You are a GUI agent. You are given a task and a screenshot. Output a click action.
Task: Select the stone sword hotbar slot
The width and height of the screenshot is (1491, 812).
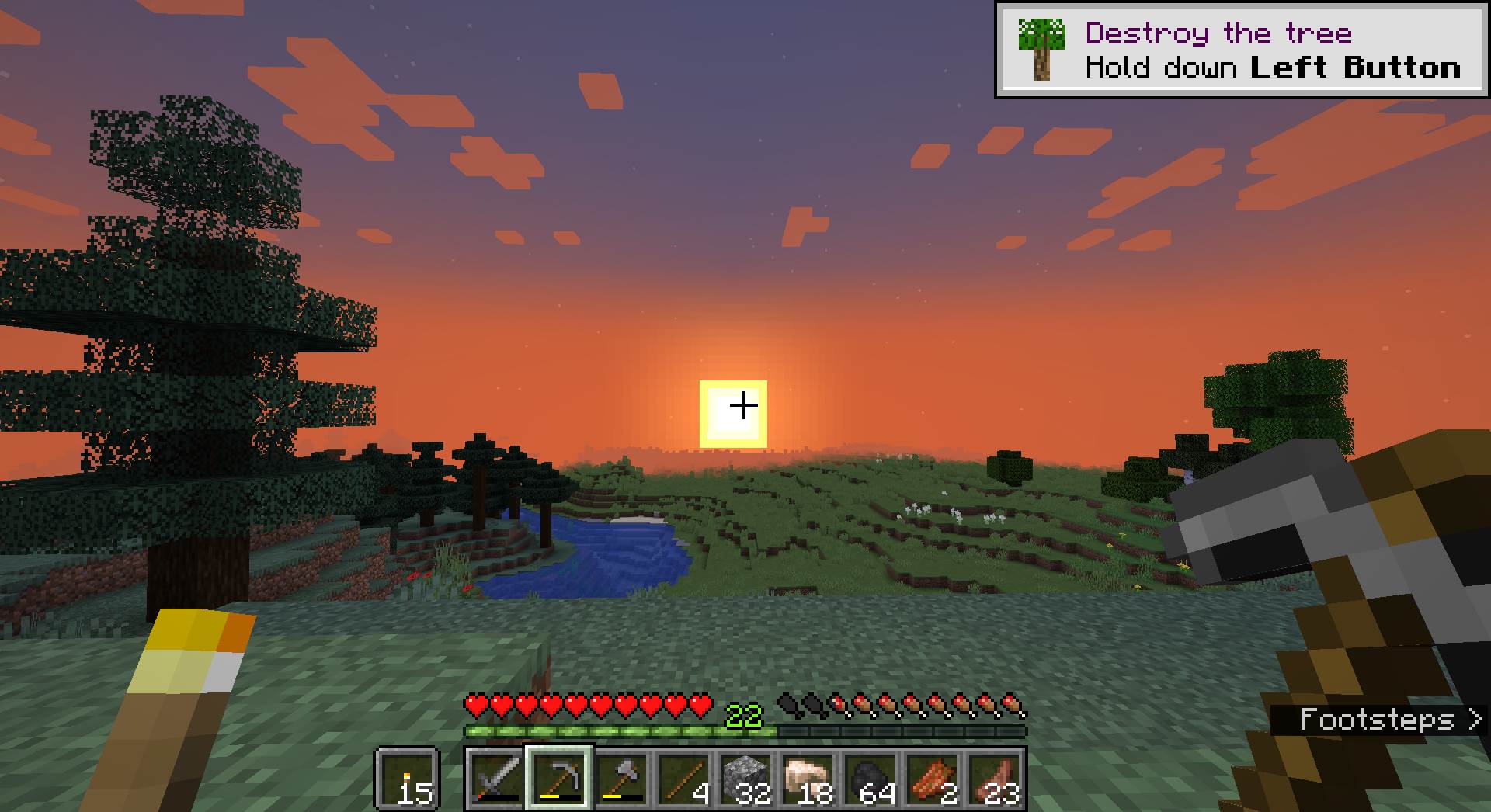[496, 779]
